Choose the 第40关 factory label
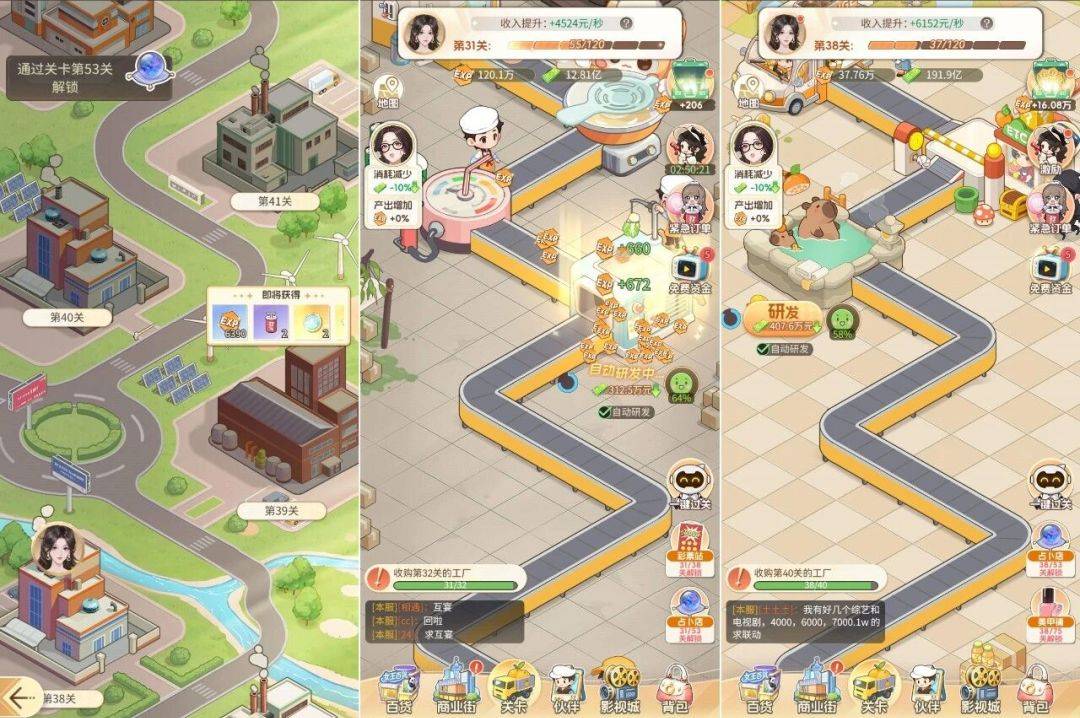The width and height of the screenshot is (1080, 718). click(x=68, y=317)
